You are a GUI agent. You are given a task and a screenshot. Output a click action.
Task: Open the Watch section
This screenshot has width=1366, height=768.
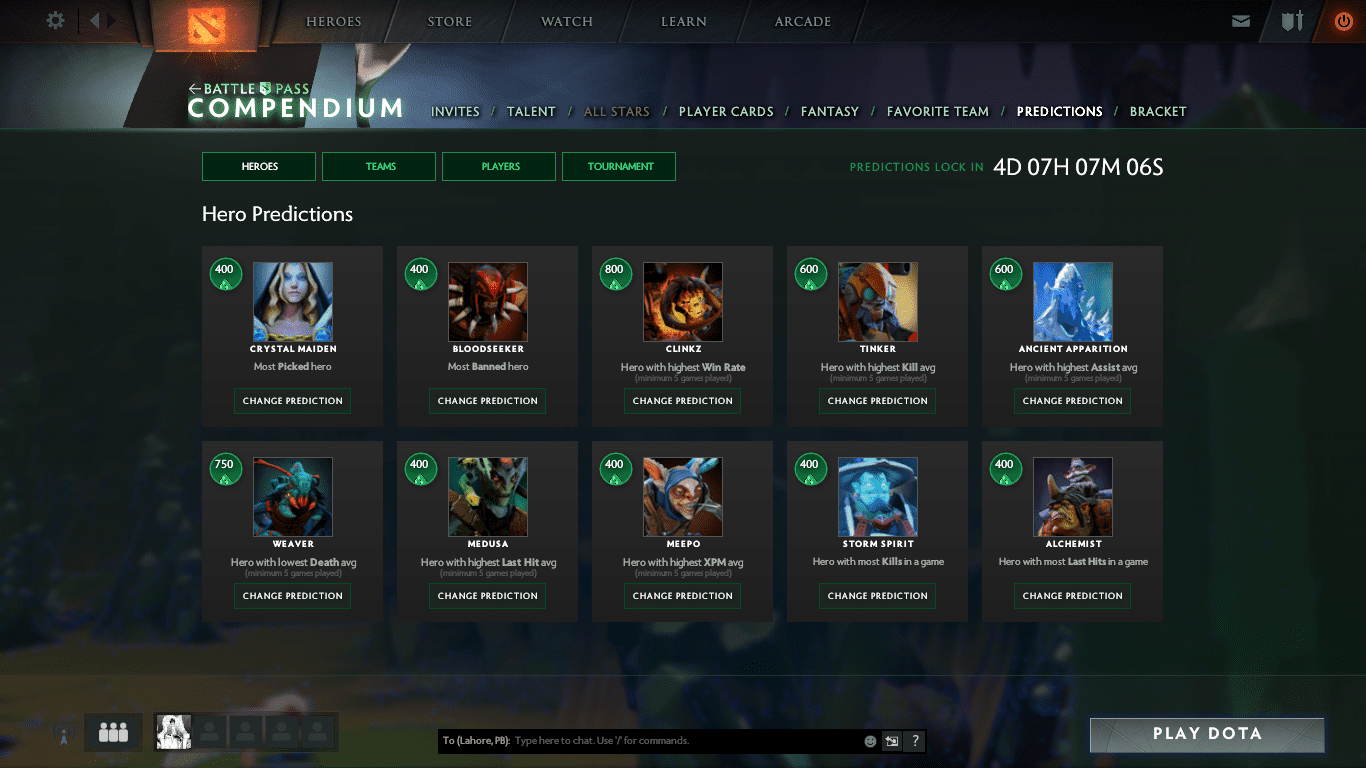pyautogui.click(x=567, y=21)
